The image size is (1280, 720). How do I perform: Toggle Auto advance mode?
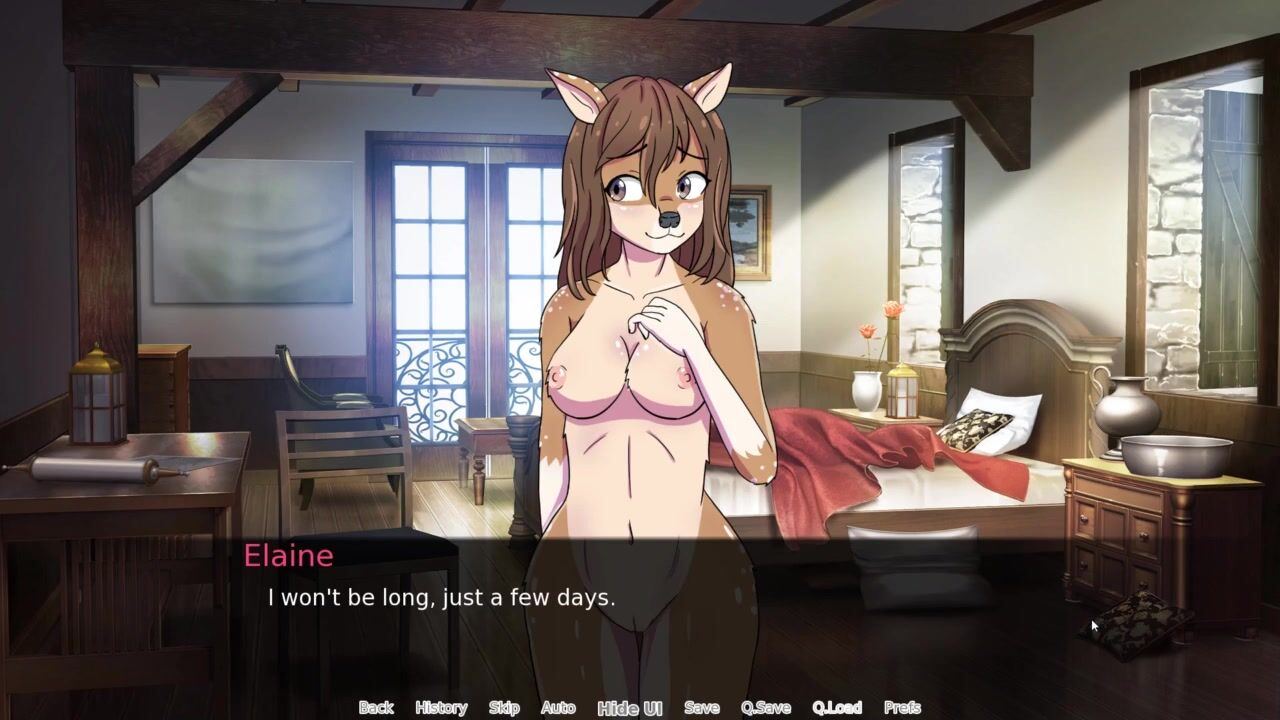click(558, 708)
